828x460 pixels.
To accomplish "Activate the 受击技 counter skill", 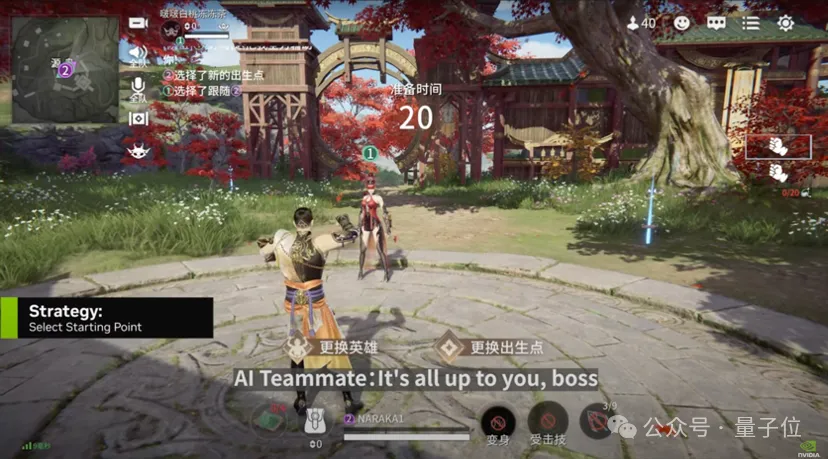I will [547, 421].
